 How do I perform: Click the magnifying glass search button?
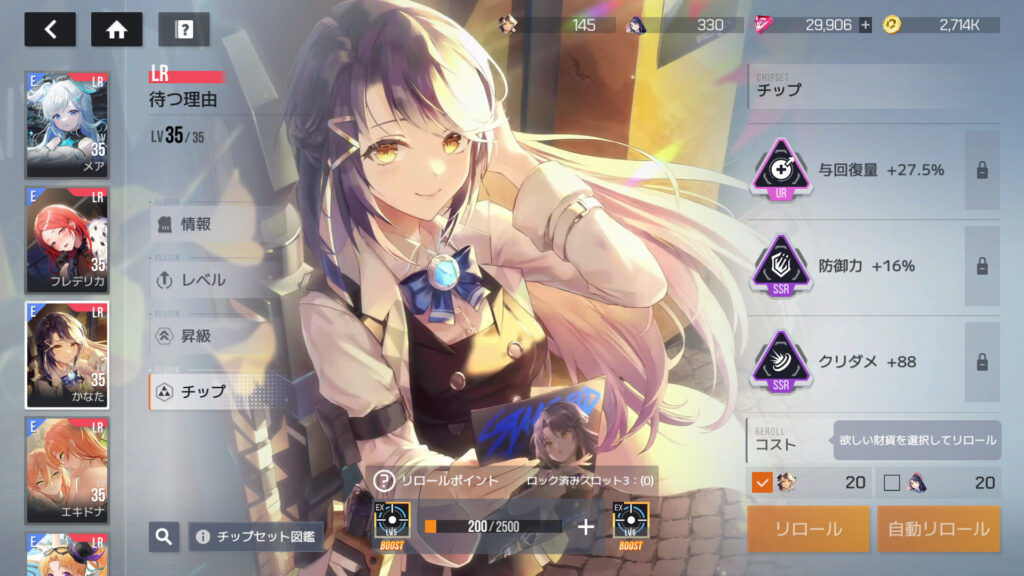164,537
